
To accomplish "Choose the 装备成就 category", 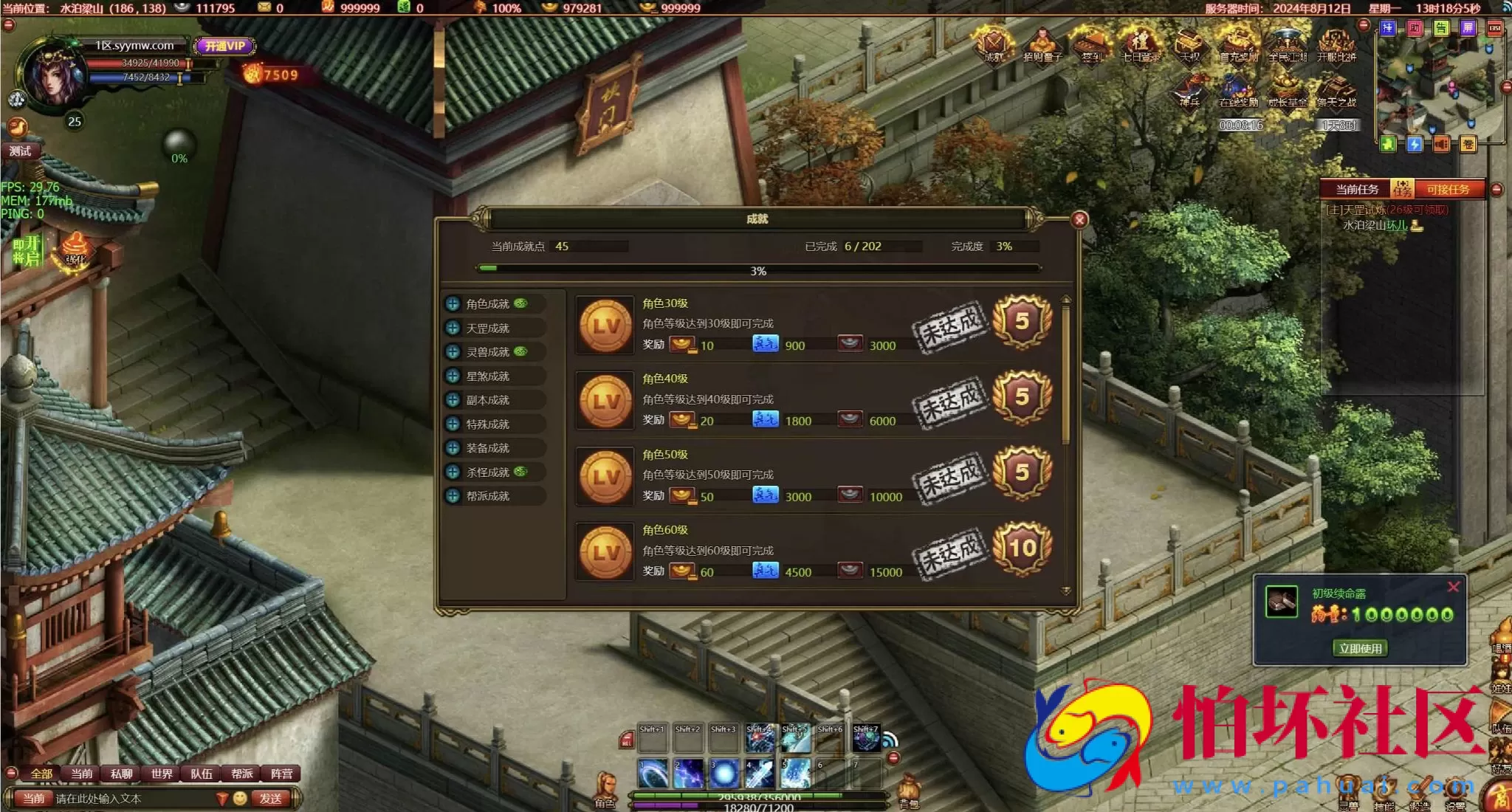I will click(487, 448).
